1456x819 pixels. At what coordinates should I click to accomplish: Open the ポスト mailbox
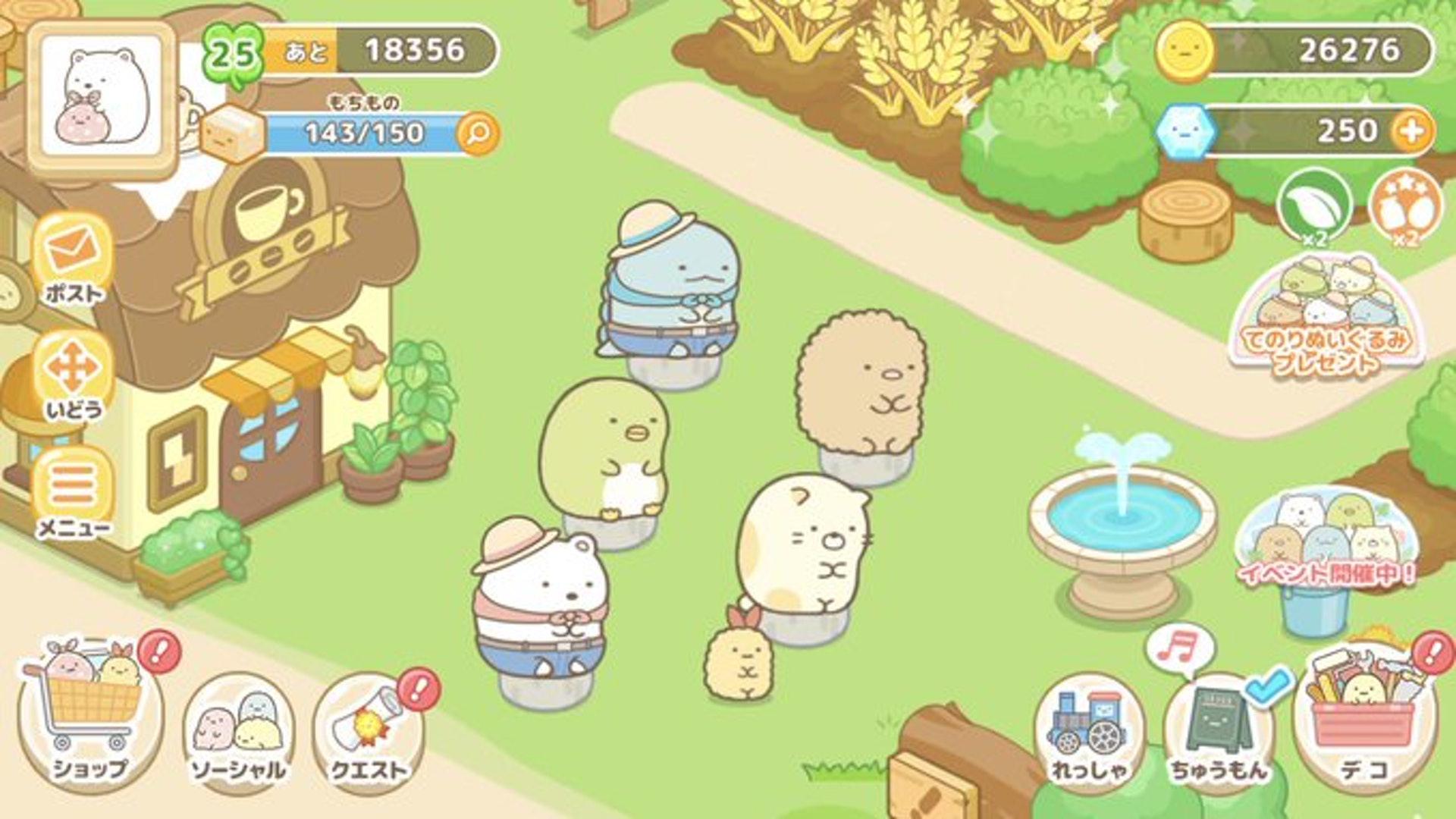point(74,259)
